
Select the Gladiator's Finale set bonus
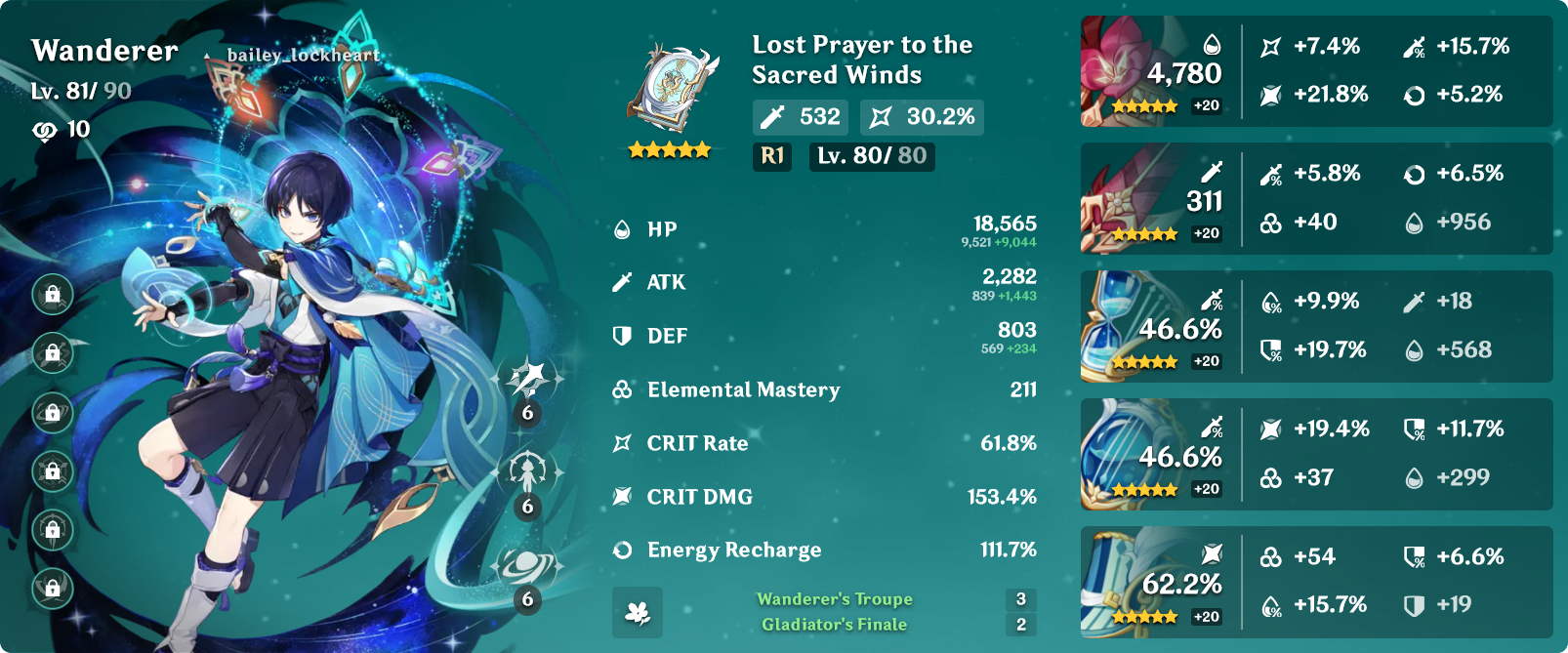(835, 625)
